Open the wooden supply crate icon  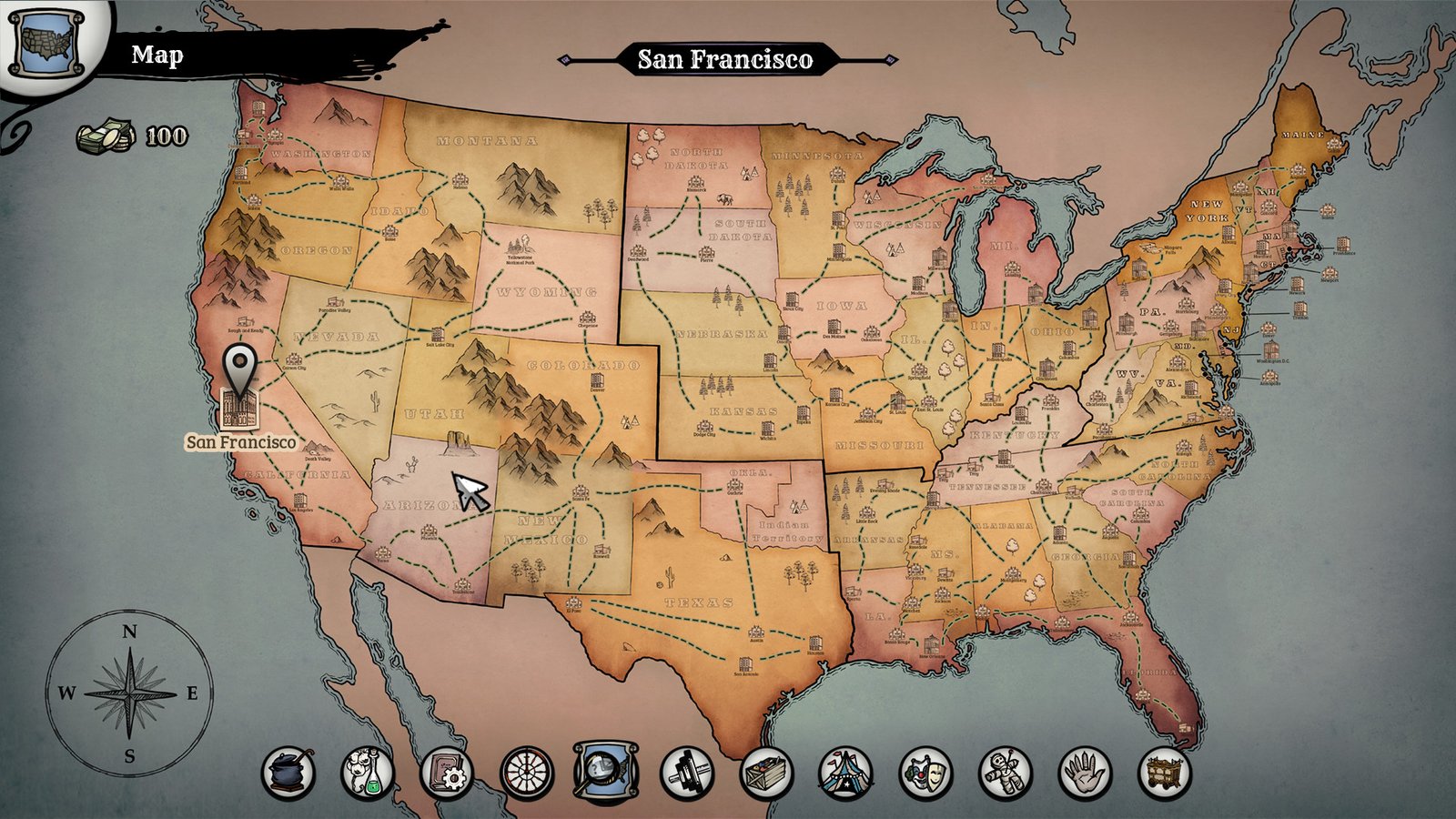pos(766,773)
